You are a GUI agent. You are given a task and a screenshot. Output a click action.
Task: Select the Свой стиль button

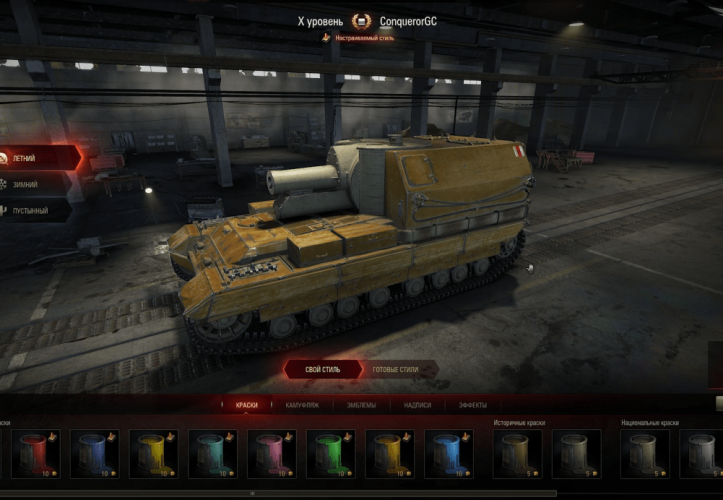pos(322,369)
